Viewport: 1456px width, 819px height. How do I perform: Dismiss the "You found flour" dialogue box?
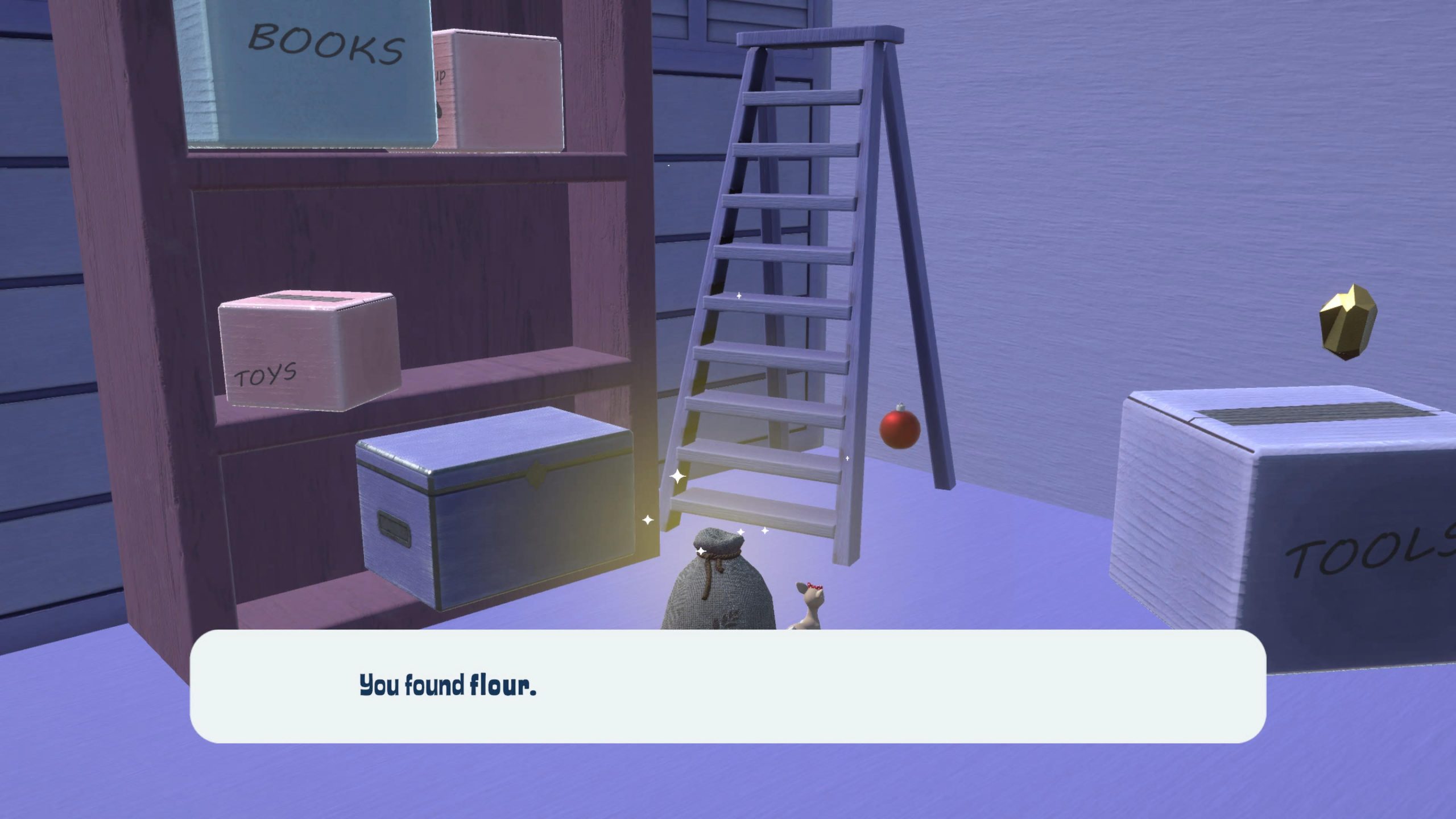point(727,685)
